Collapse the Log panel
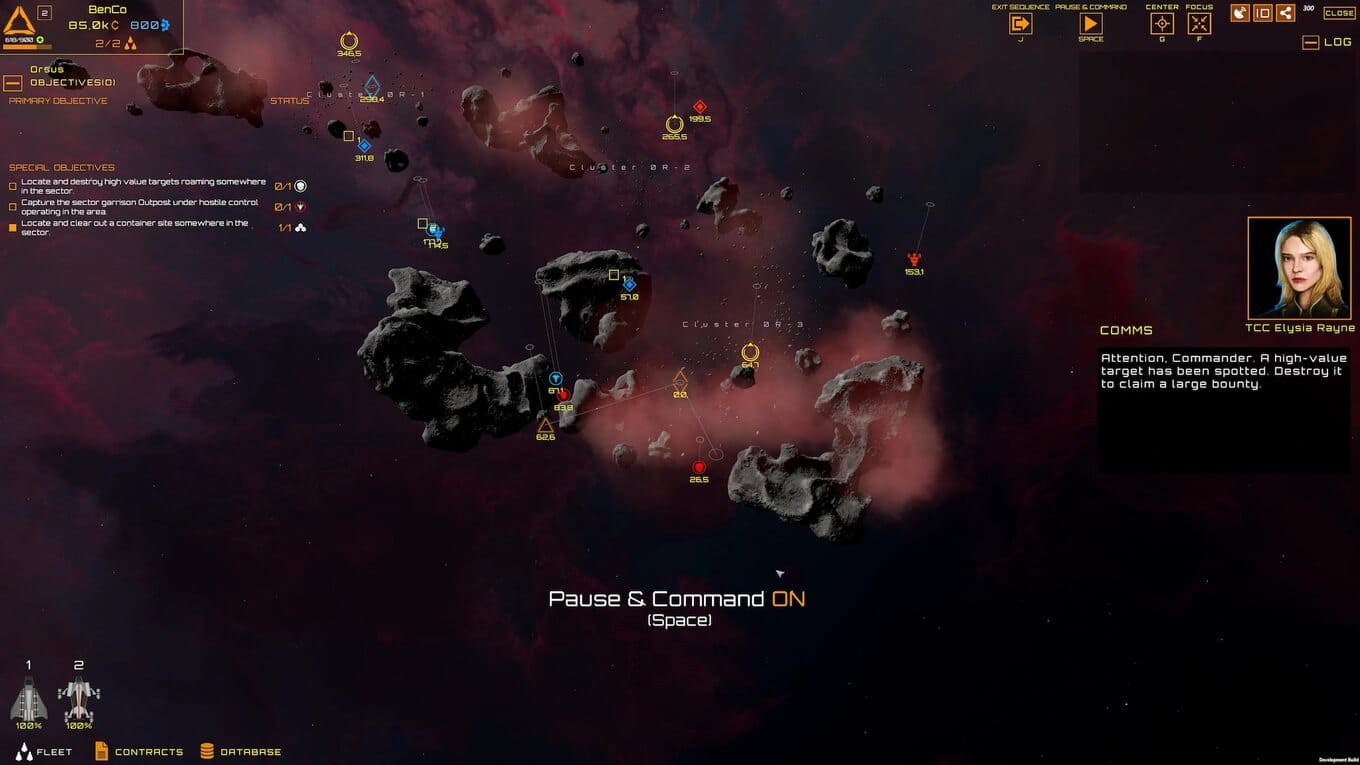This screenshot has width=1360, height=765. pyautogui.click(x=1310, y=42)
